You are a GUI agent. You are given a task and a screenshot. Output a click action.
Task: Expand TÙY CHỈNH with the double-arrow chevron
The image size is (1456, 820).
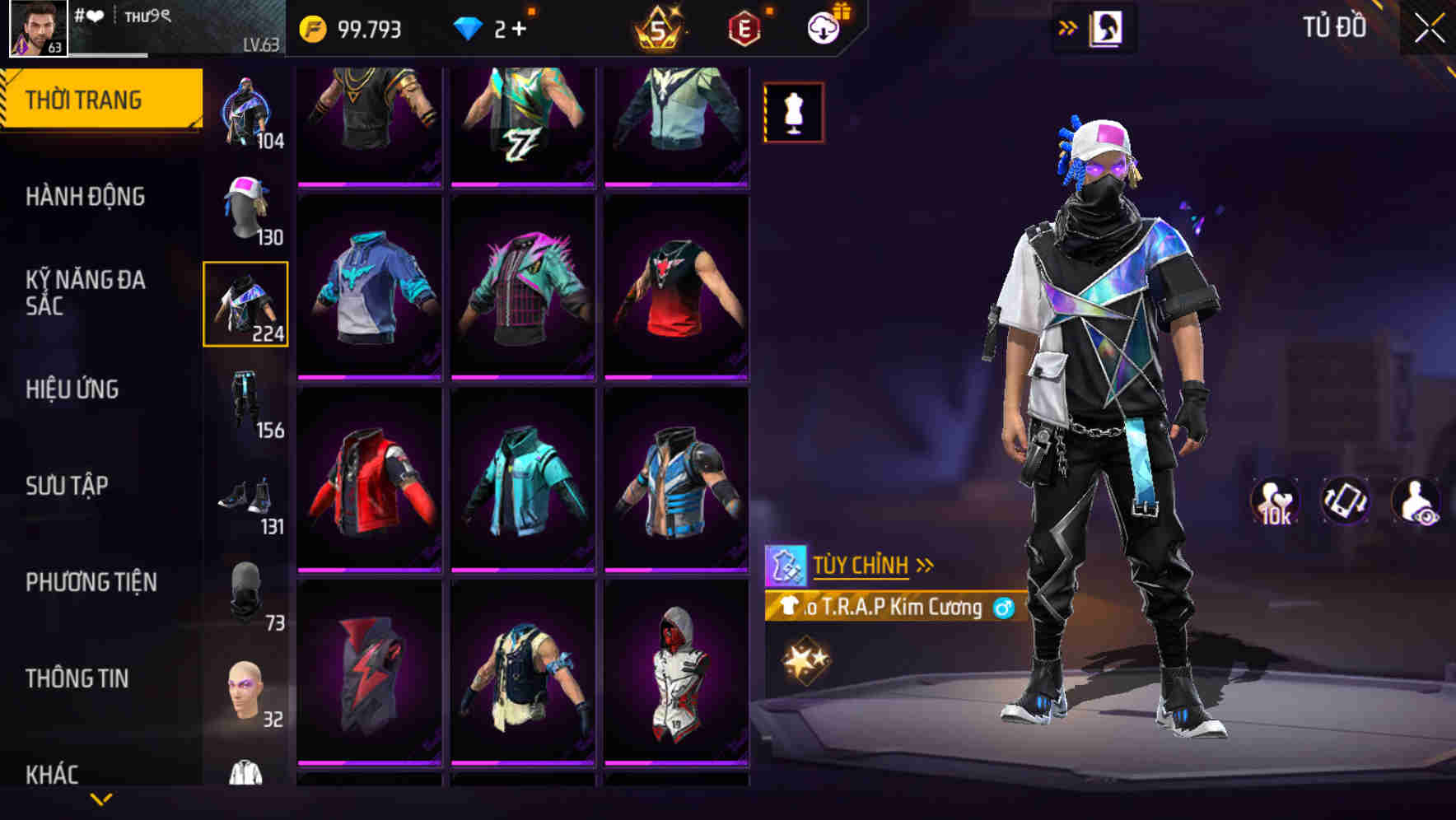click(926, 563)
